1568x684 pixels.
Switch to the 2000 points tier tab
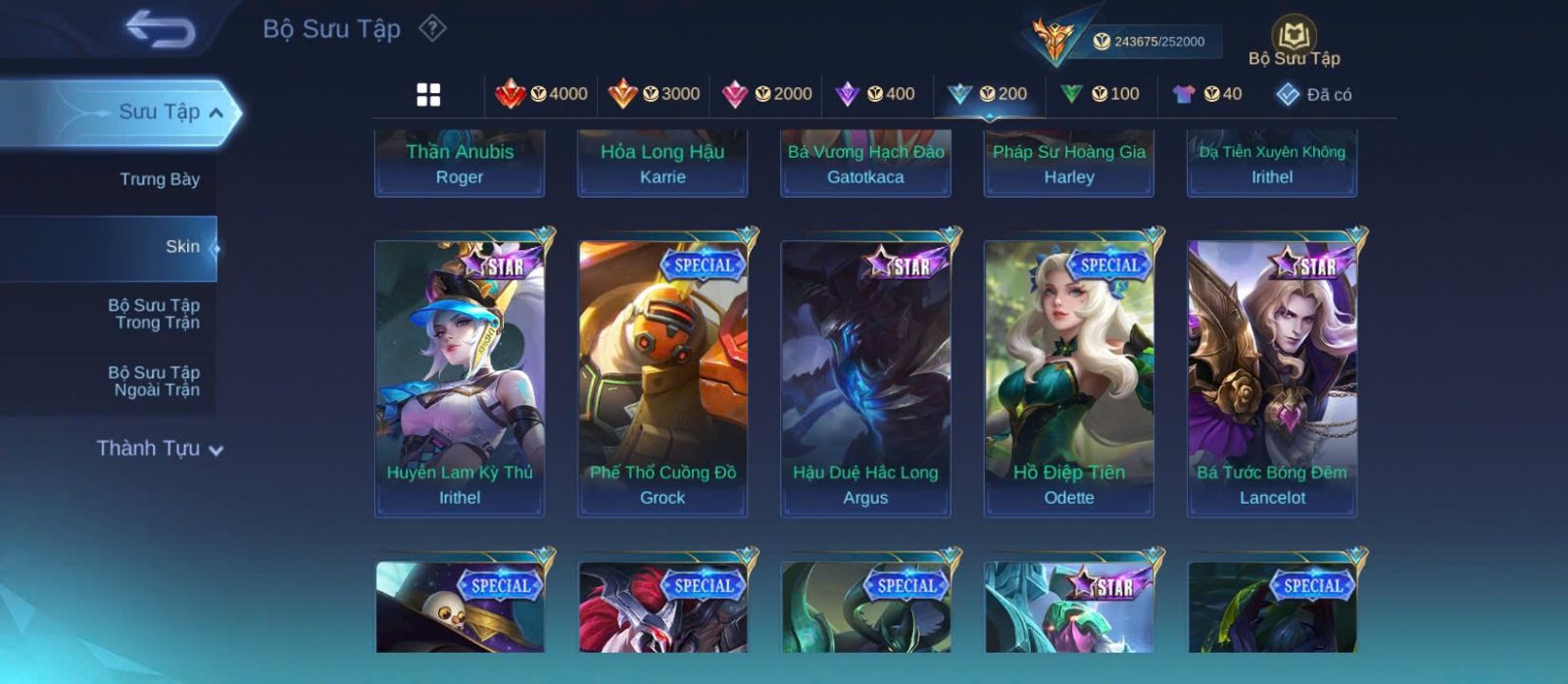coord(766,94)
